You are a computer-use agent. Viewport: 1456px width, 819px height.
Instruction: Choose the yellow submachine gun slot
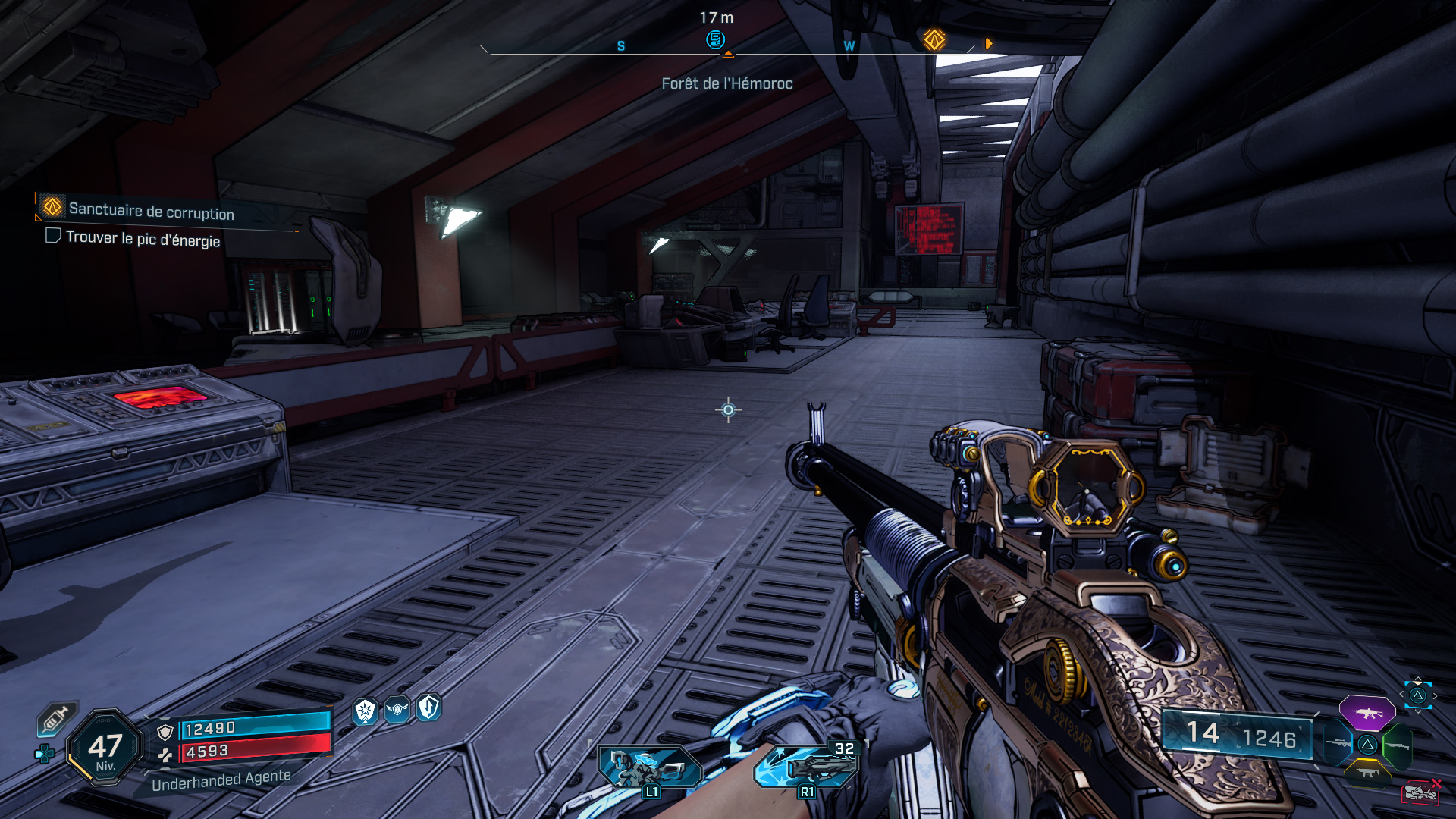pyautogui.click(x=1367, y=773)
